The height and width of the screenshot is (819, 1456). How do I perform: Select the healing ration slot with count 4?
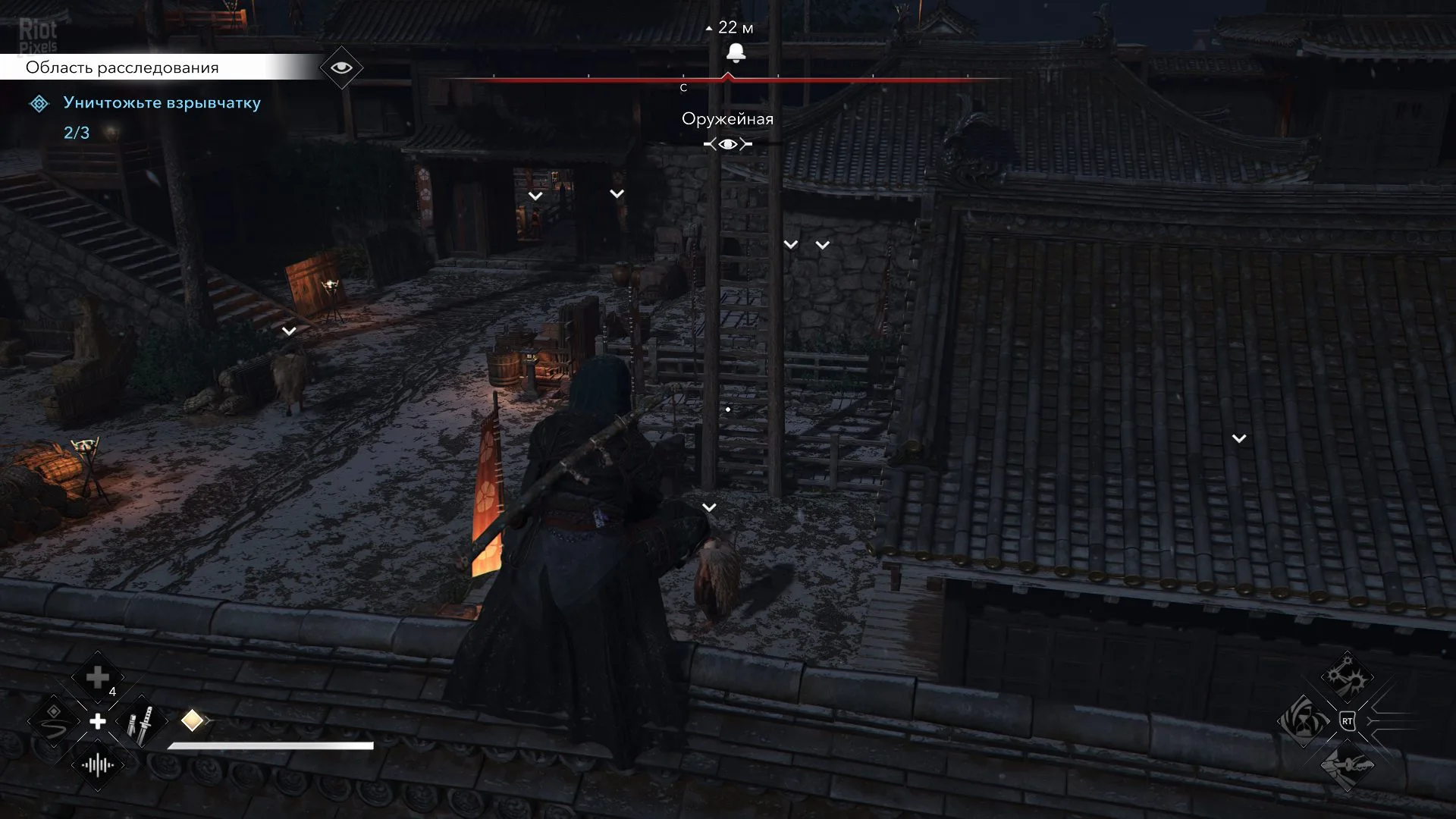[x=98, y=678]
